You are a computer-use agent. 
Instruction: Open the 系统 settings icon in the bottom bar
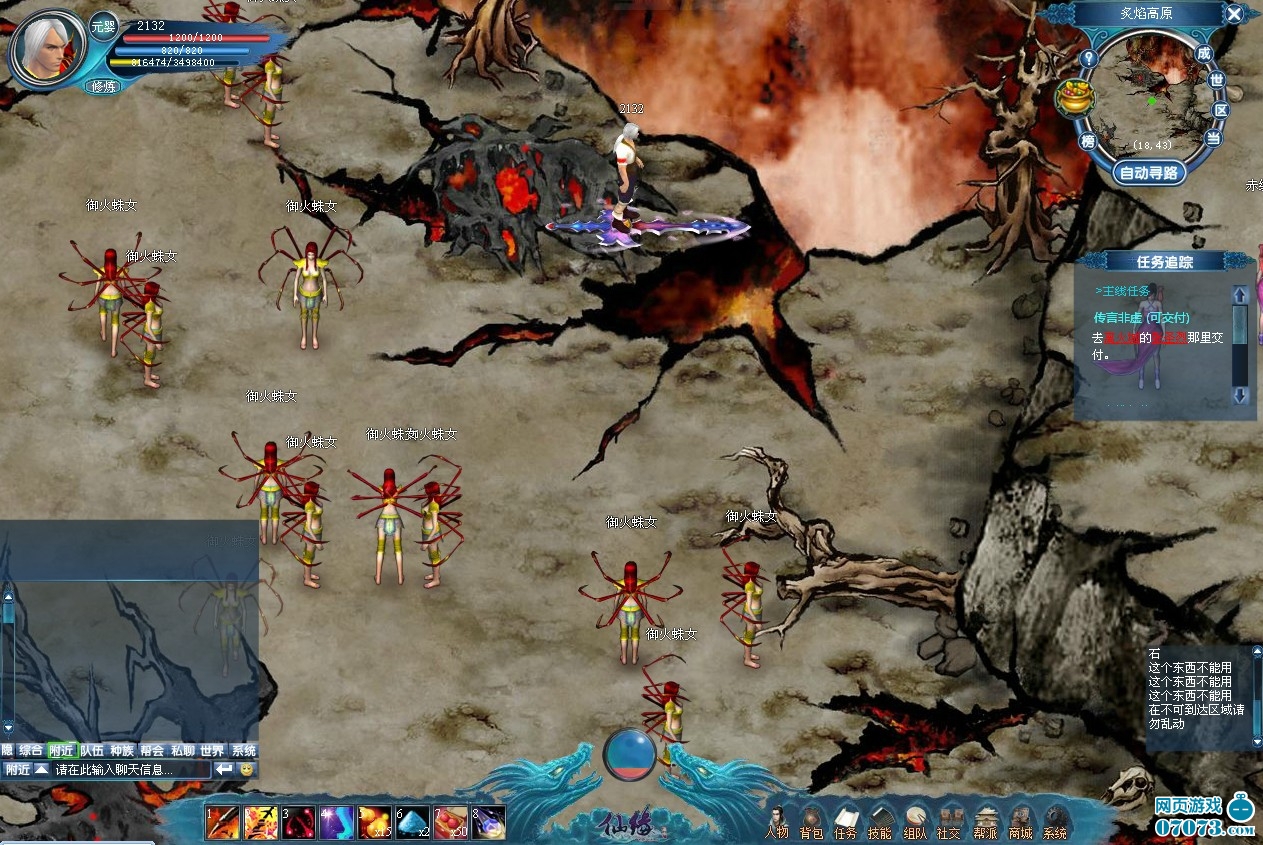tap(1054, 823)
